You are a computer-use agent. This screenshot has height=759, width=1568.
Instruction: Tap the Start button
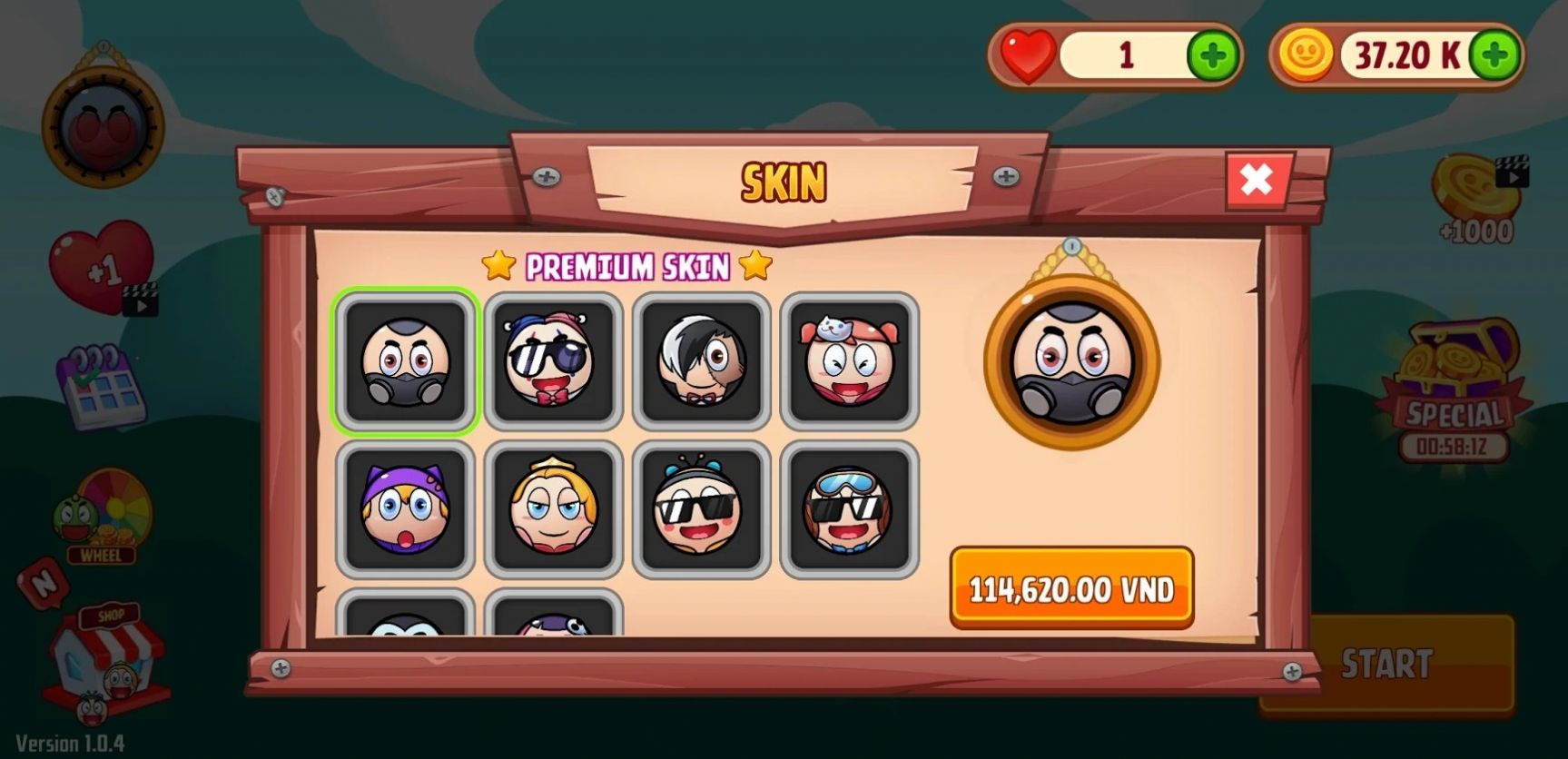click(1386, 664)
